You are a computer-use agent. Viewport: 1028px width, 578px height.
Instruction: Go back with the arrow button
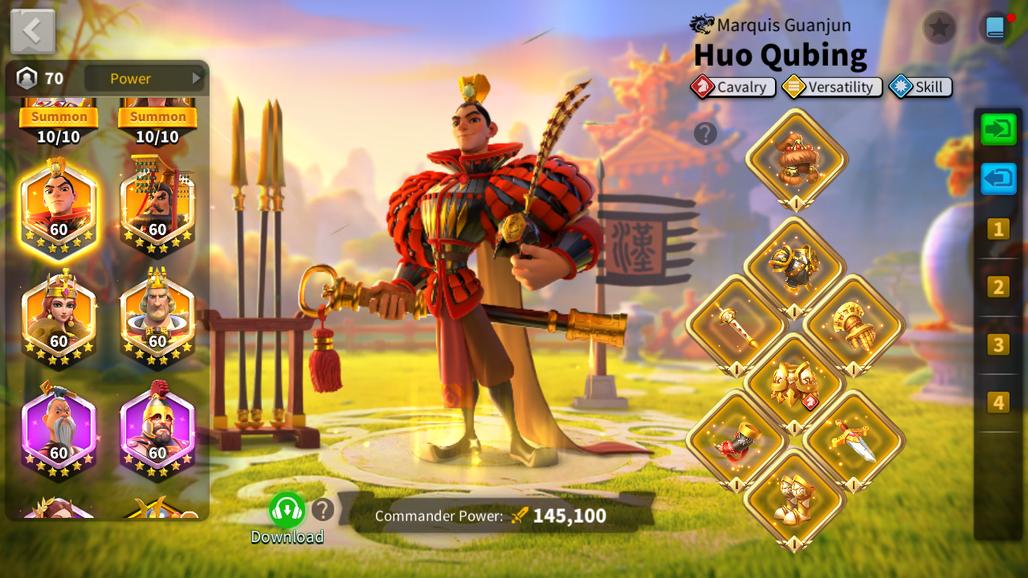(32, 31)
